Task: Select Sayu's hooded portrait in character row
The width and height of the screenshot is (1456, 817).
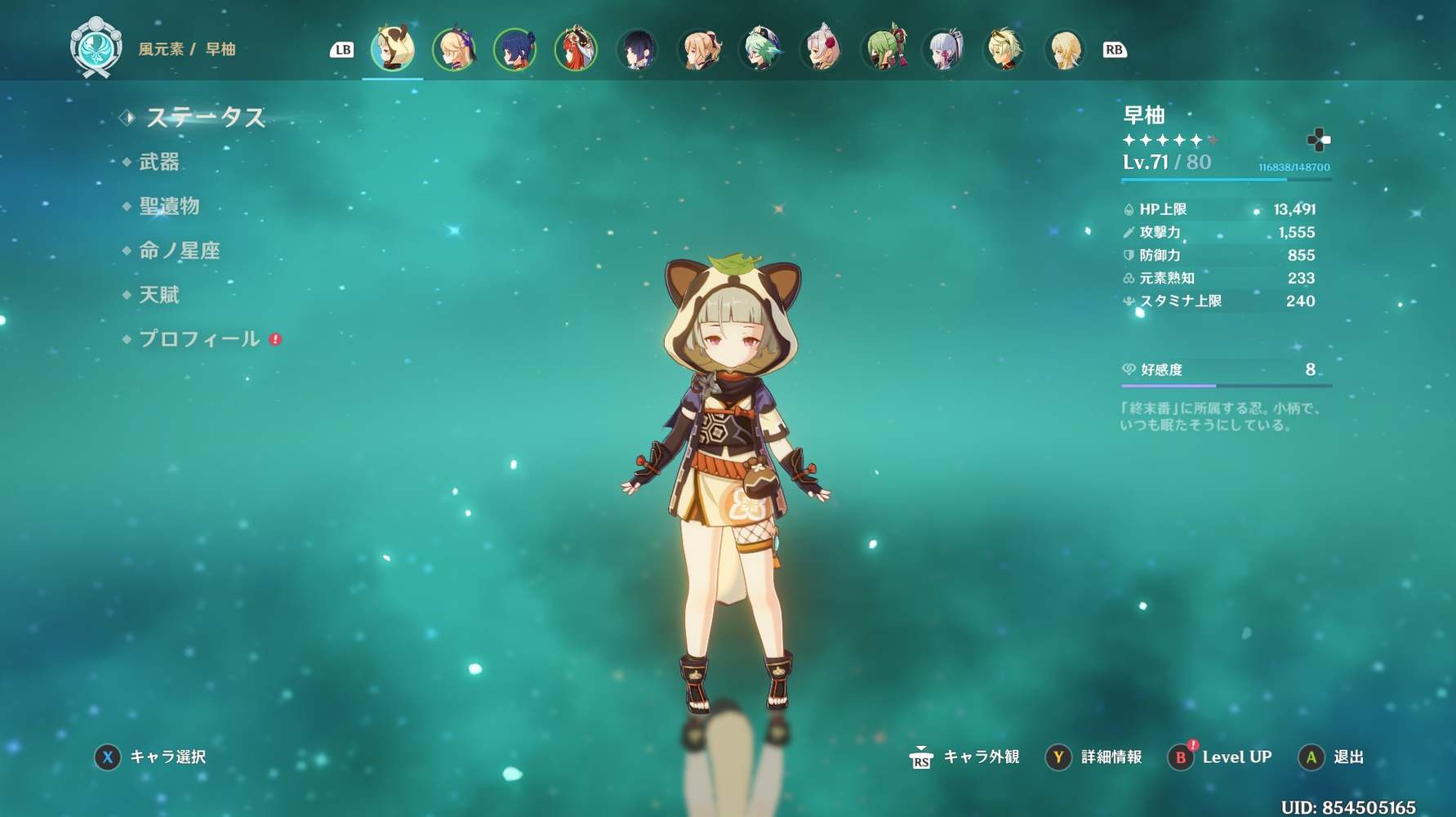Action: 393,49
